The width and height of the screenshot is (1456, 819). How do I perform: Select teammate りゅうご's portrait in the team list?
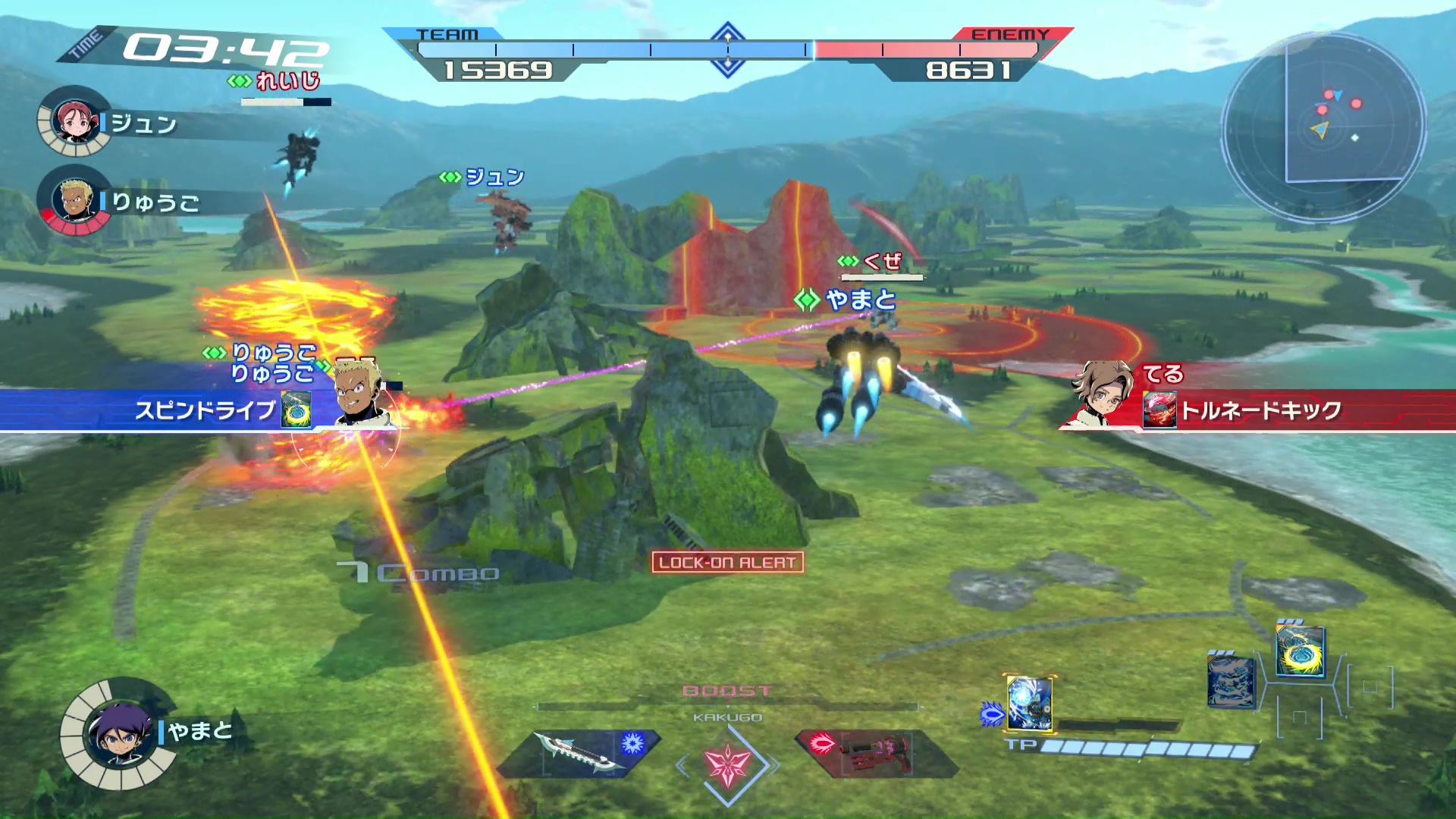tap(74, 200)
